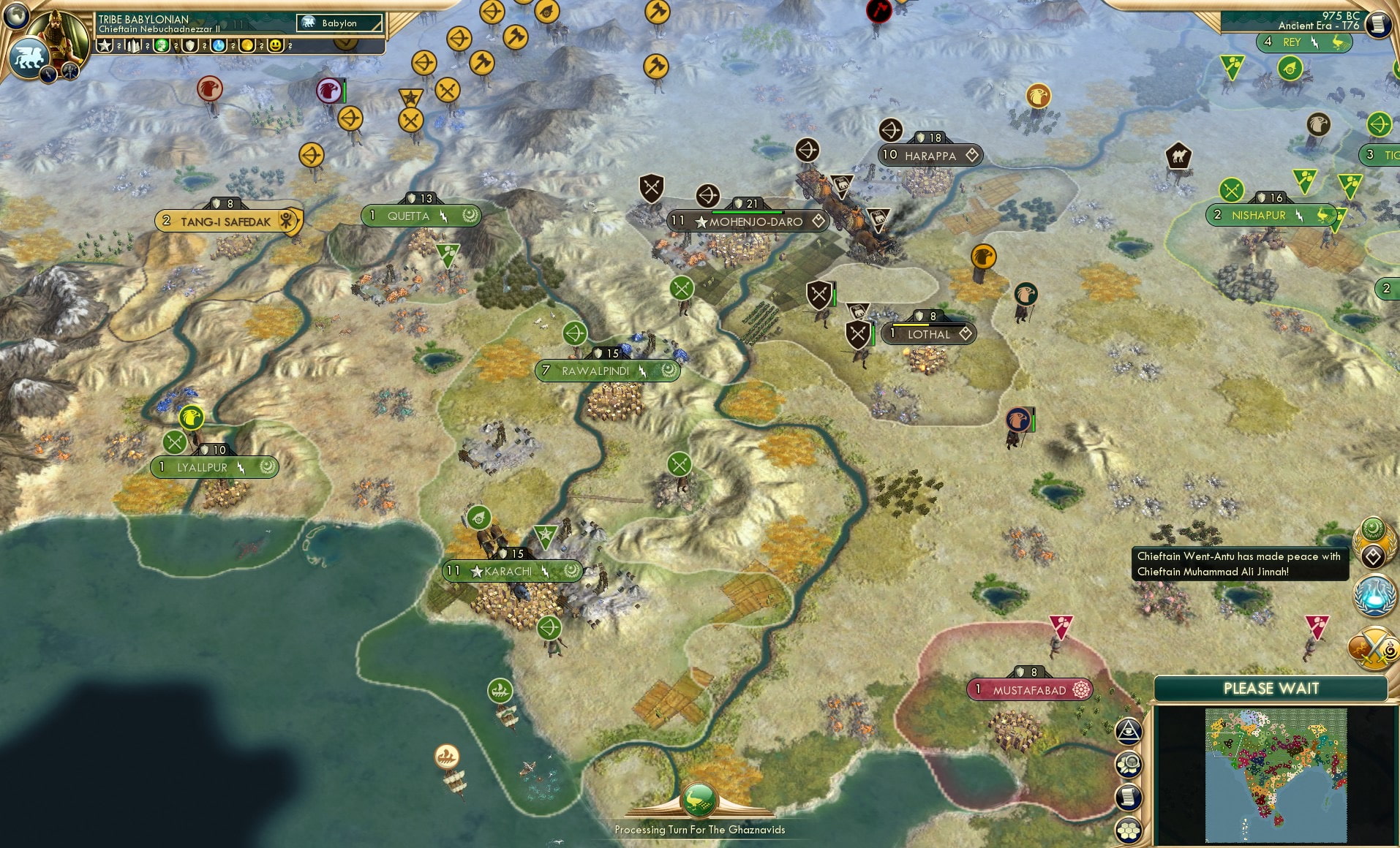The width and height of the screenshot is (1400, 848).
Task: Expand the diamond icon on Mohenjo-Daro's banner
Action: click(819, 222)
